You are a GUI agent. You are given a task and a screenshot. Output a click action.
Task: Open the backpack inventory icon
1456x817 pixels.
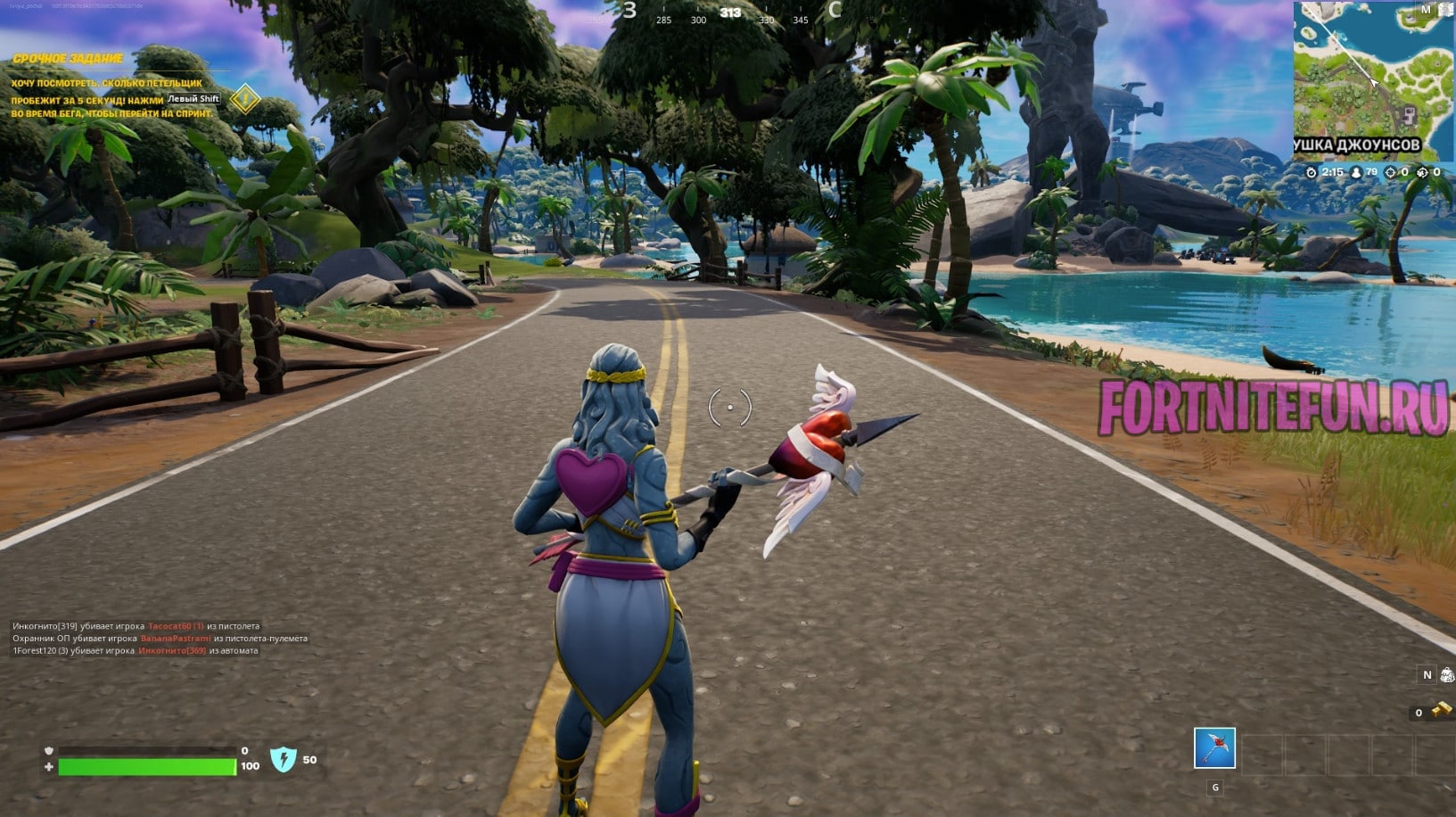[x=1447, y=675]
